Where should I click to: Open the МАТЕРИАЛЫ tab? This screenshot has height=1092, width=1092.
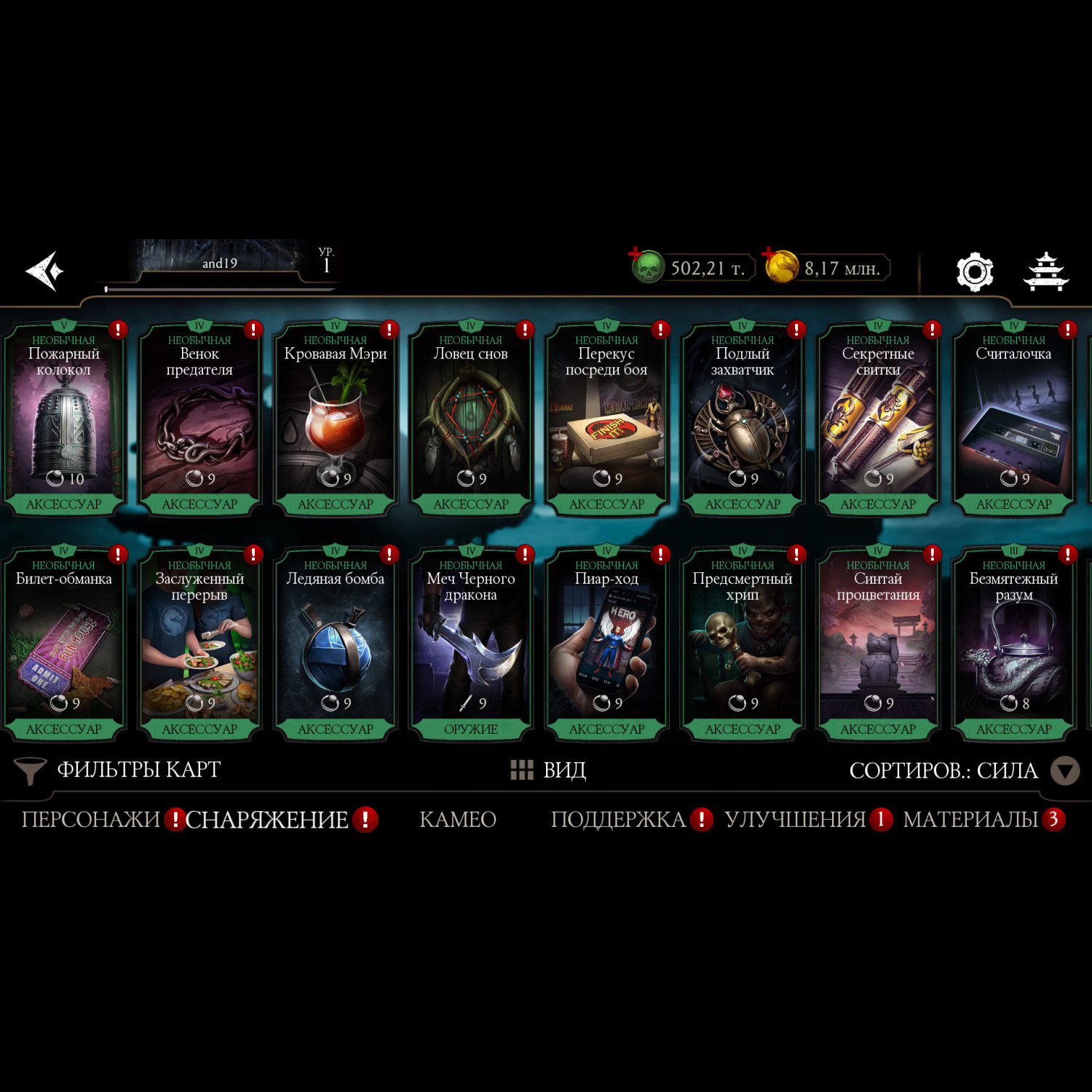click(x=970, y=820)
